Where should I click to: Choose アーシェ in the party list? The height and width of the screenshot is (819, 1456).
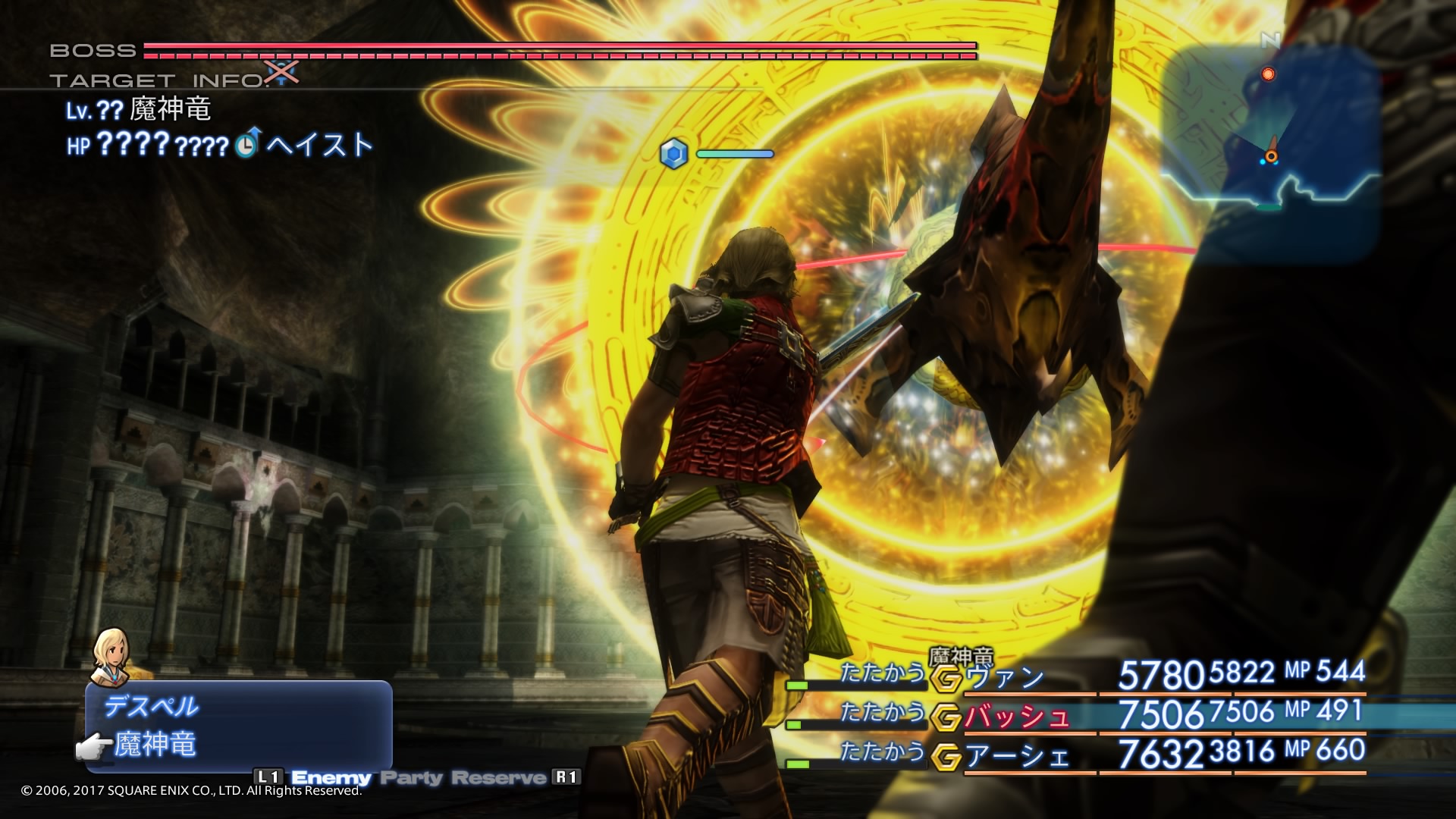(1017, 756)
